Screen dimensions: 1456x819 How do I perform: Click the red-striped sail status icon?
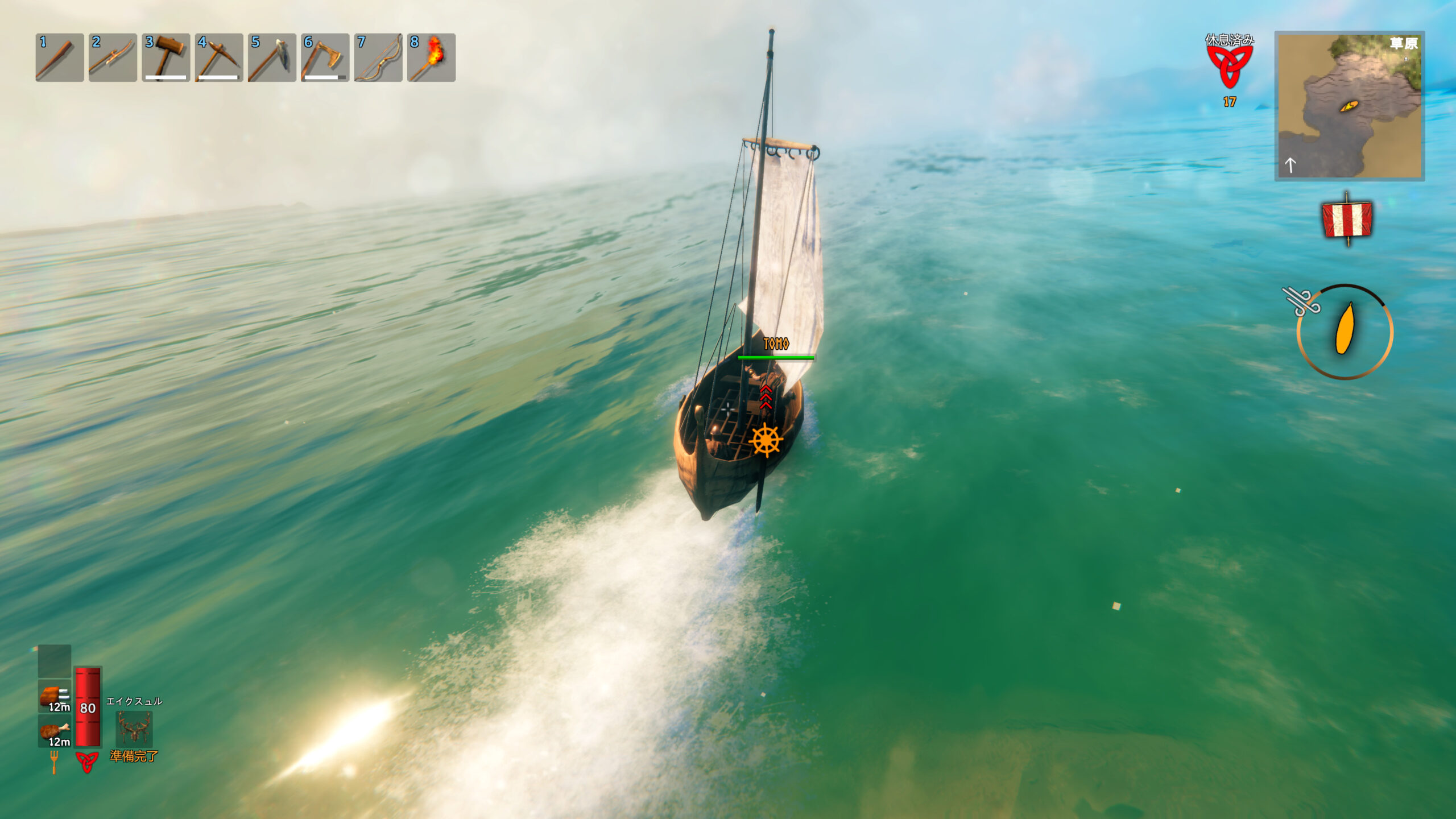pos(1346,220)
